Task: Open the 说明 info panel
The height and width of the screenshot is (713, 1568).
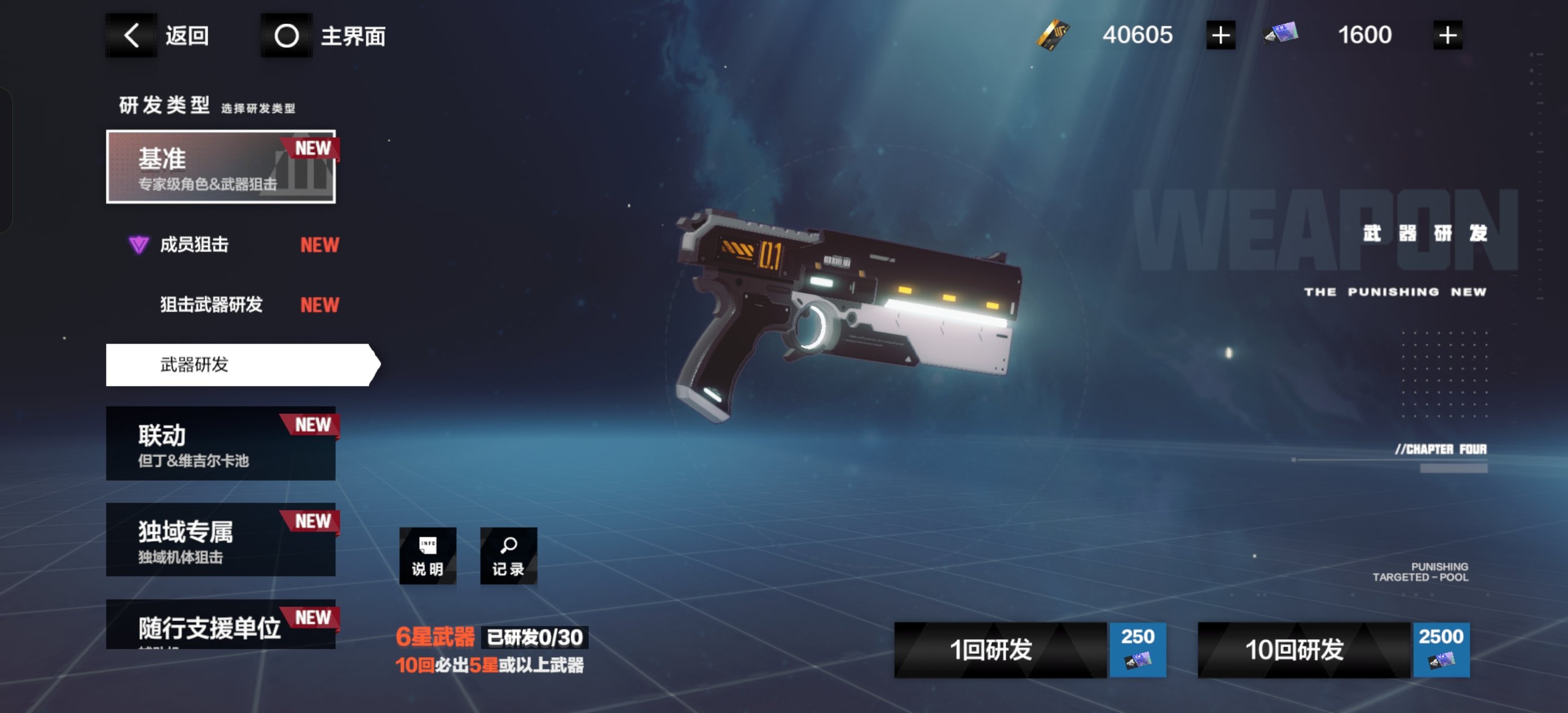Action: pos(428,556)
